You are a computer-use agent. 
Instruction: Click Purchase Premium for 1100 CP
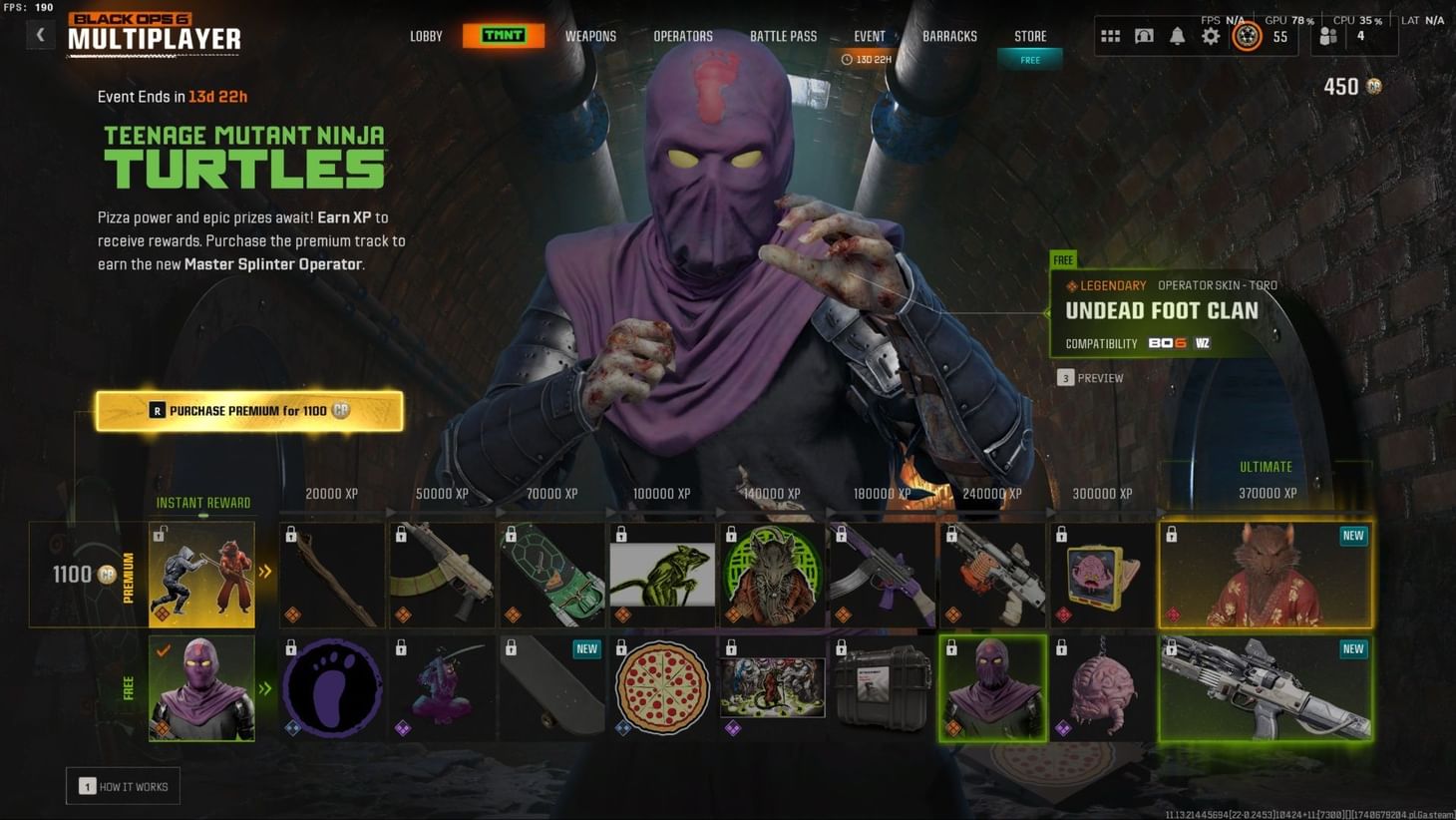point(249,410)
